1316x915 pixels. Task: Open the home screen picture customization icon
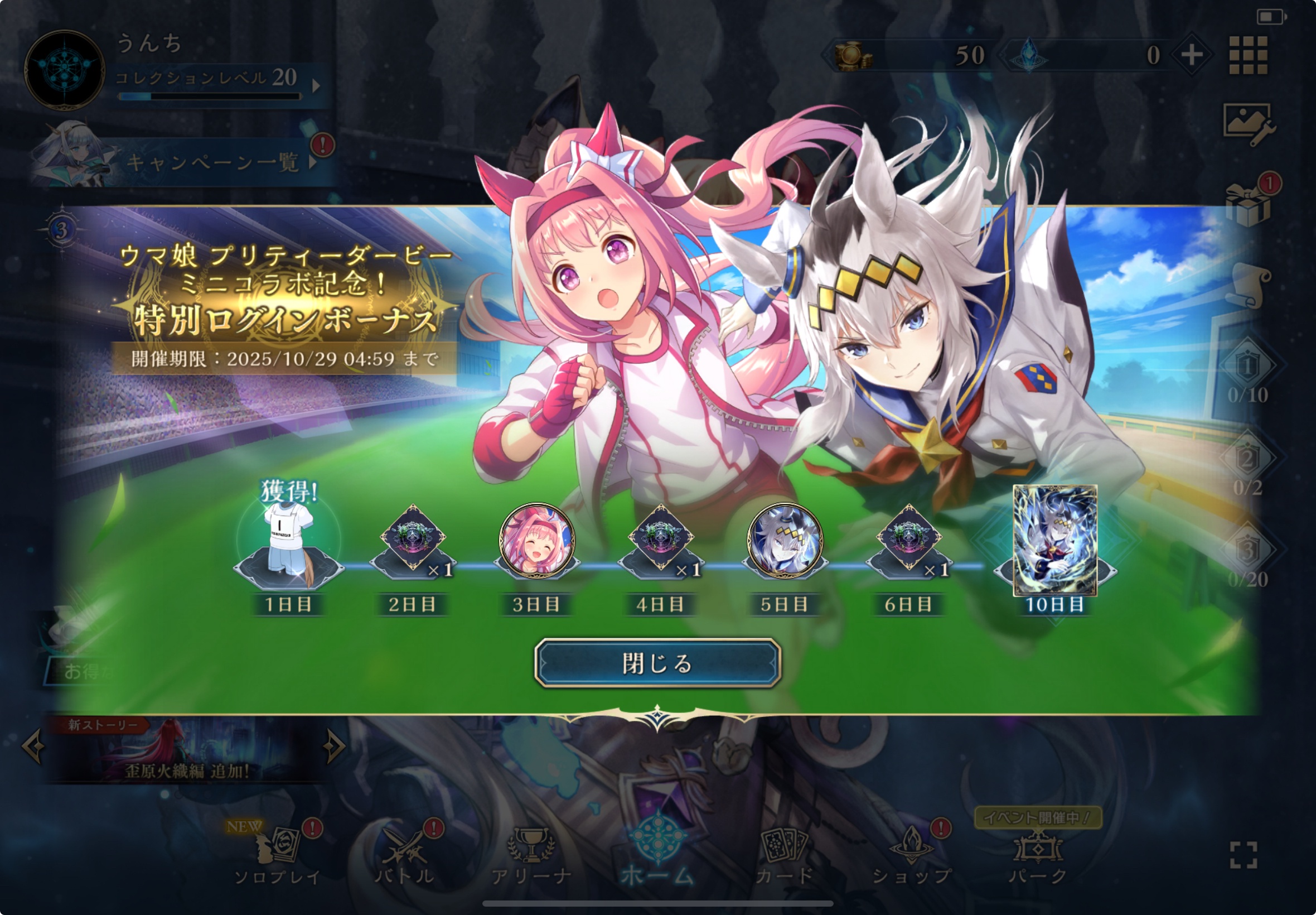pyautogui.click(x=1247, y=123)
